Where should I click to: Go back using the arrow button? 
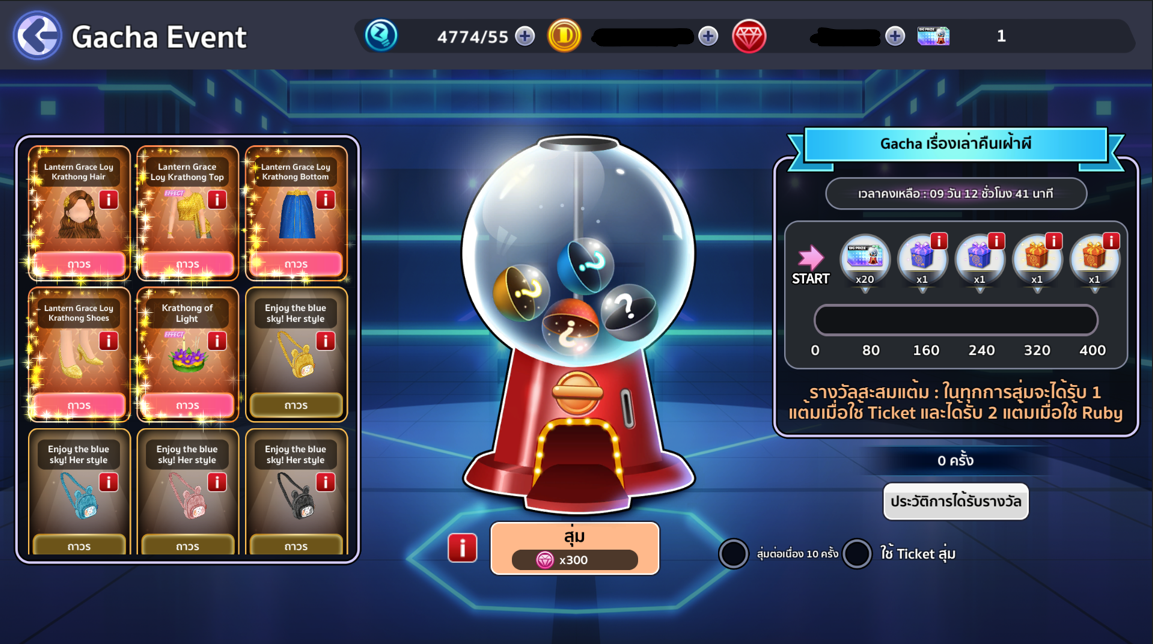[37, 36]
